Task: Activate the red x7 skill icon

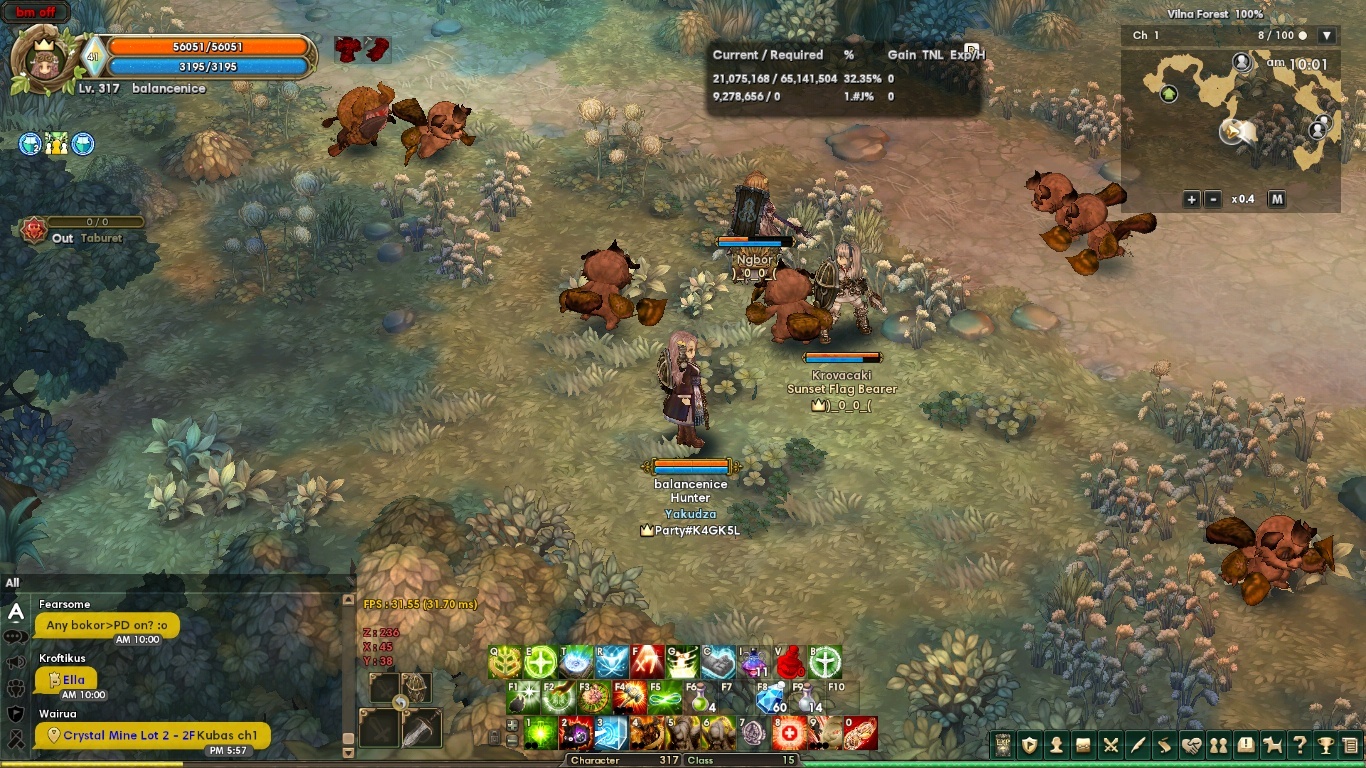Action: click(x=647, y=662)
